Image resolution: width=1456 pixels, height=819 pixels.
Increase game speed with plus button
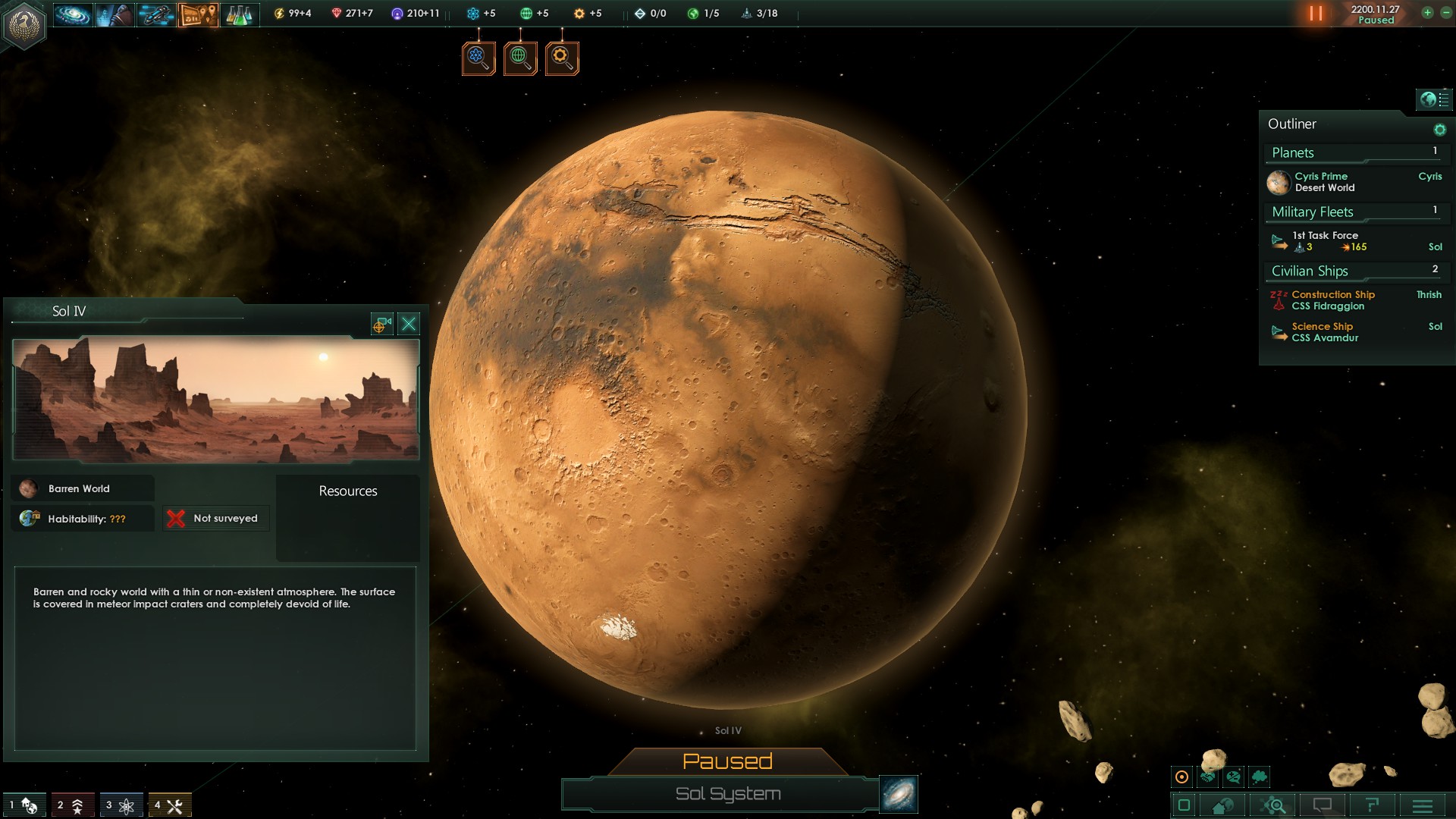pos(1427,13)
